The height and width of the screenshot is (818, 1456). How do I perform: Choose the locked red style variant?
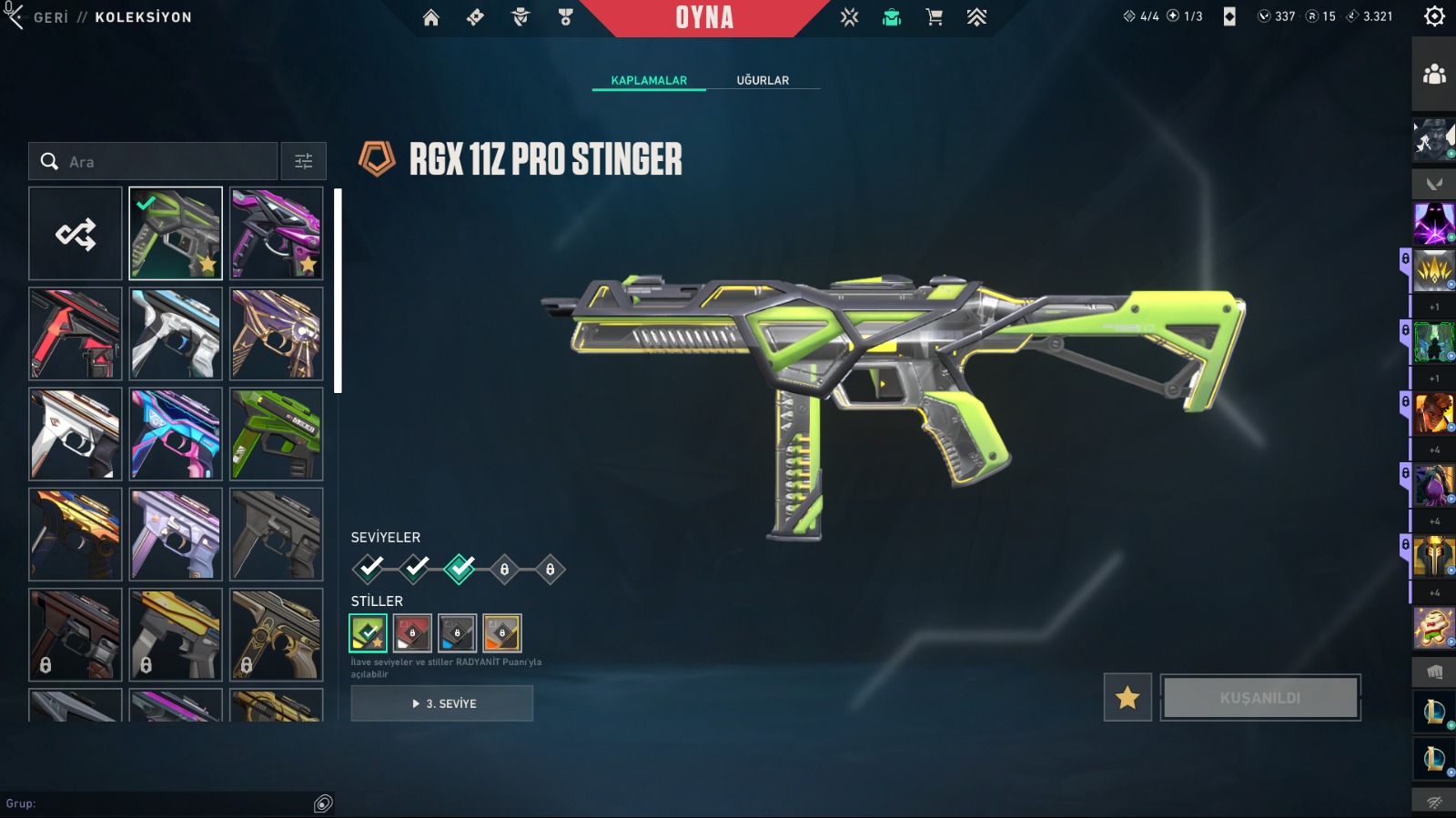pos(412,633)
